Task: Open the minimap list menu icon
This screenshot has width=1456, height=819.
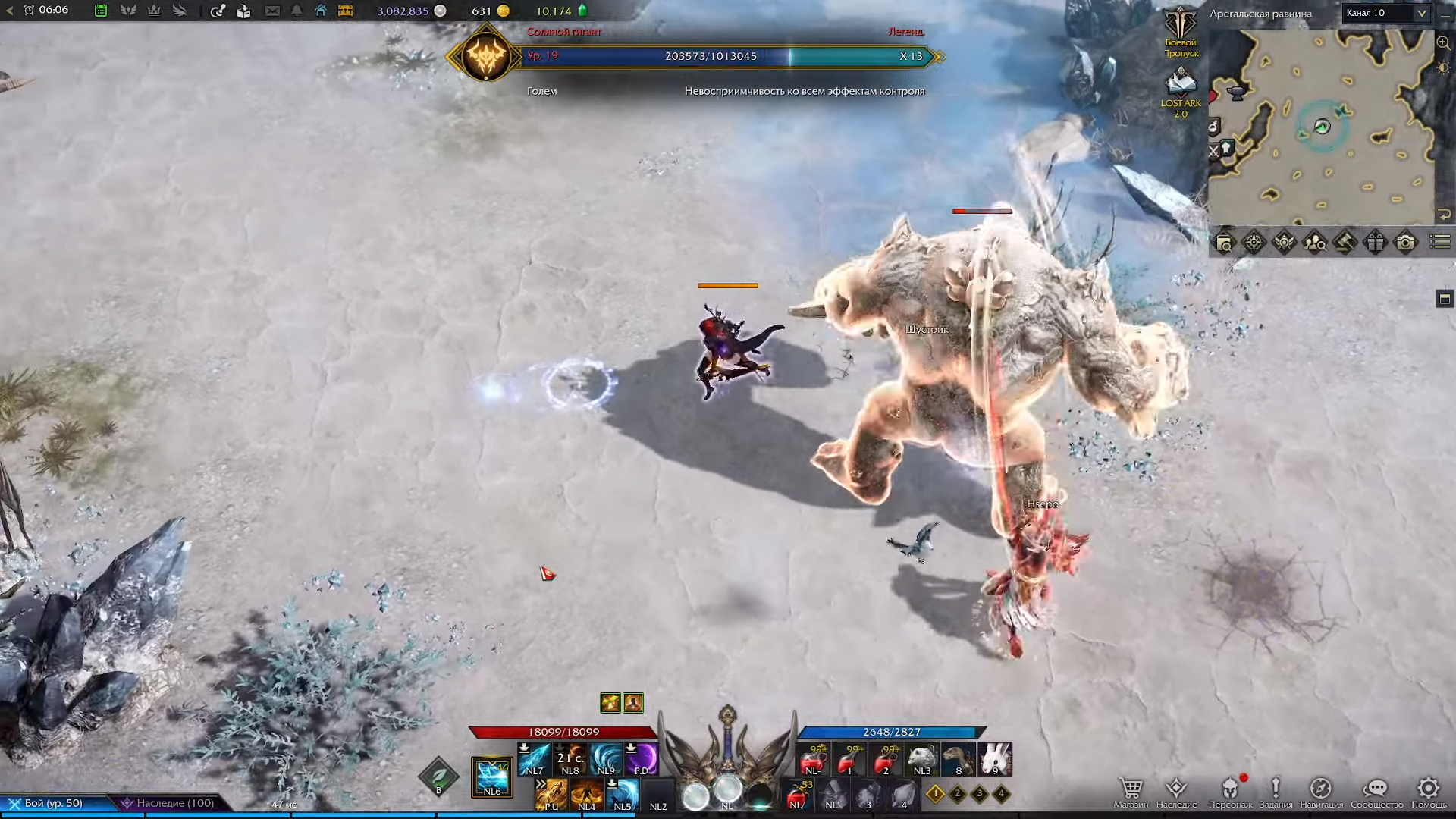Action: (x=1439, y=243)
